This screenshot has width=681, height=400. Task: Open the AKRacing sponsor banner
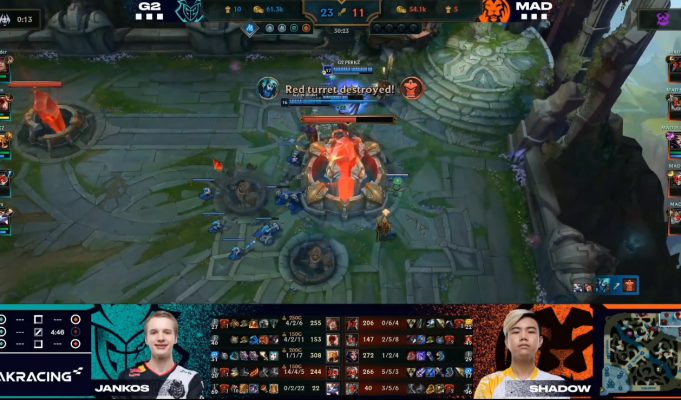[44, 374]
